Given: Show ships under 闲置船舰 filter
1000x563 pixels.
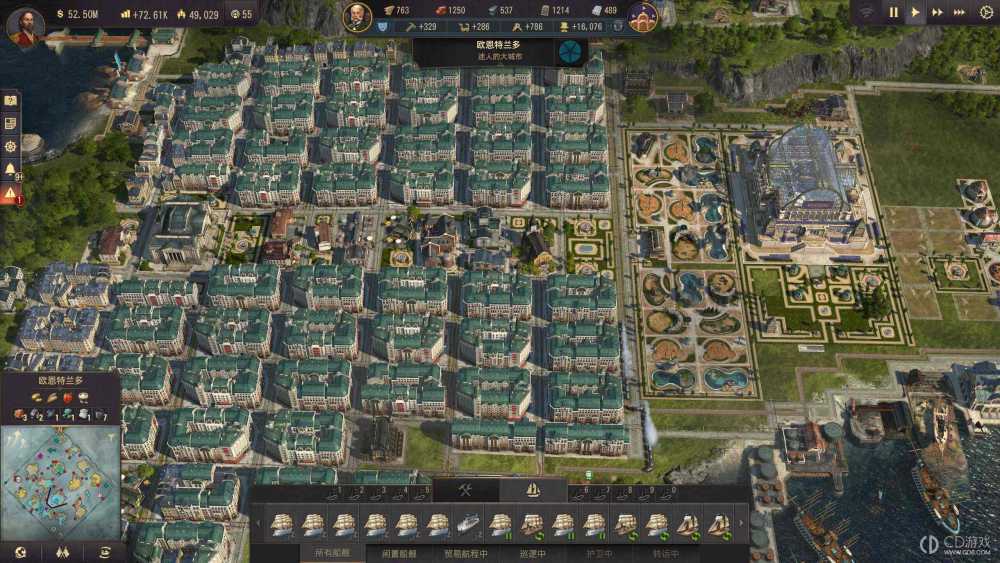Looking at the screenshot, I should (400, 553).
